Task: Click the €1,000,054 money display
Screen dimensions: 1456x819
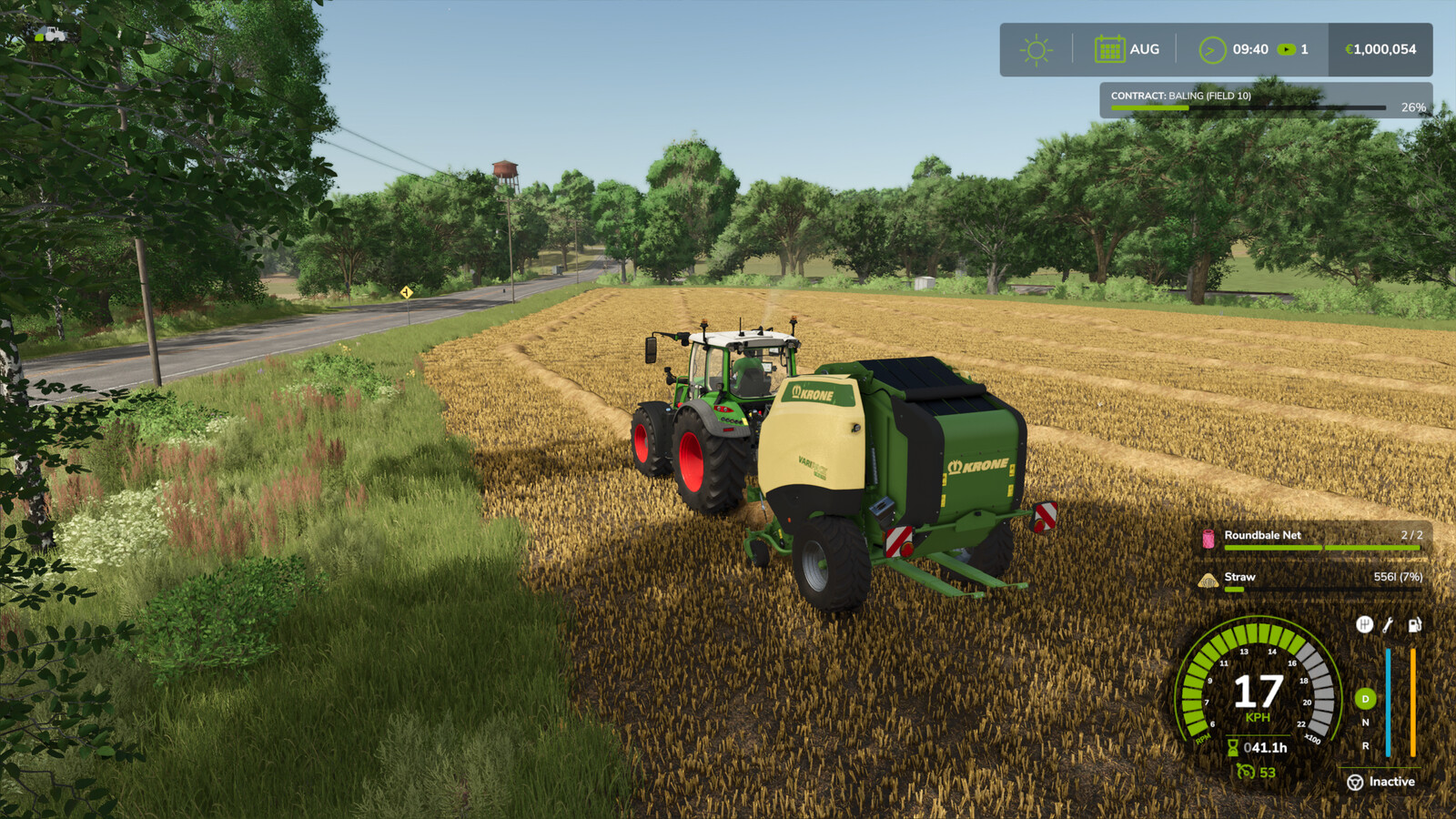Action: click(x=1378, y=50)
